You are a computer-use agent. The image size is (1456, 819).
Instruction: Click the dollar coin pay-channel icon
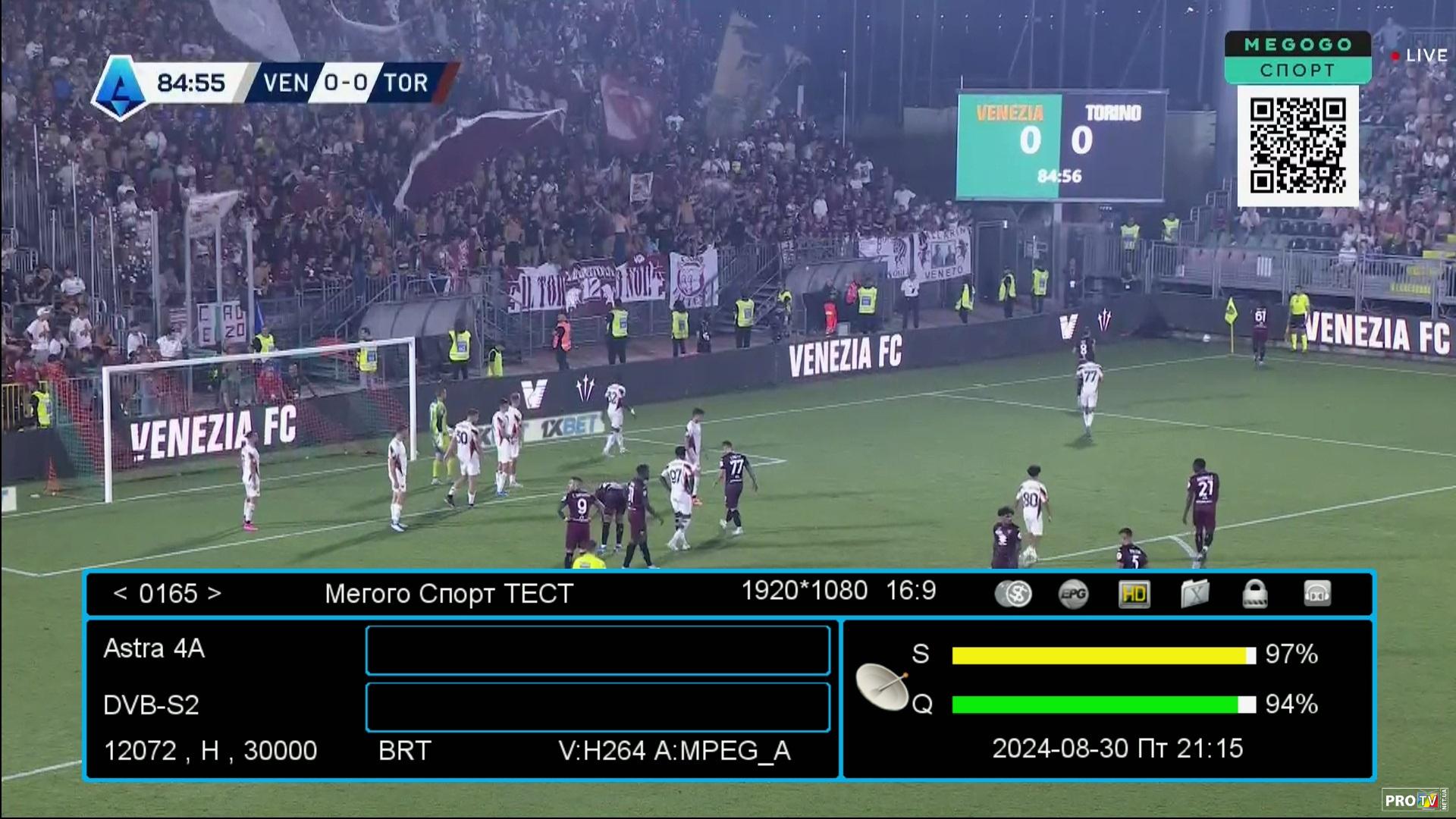1013,594
